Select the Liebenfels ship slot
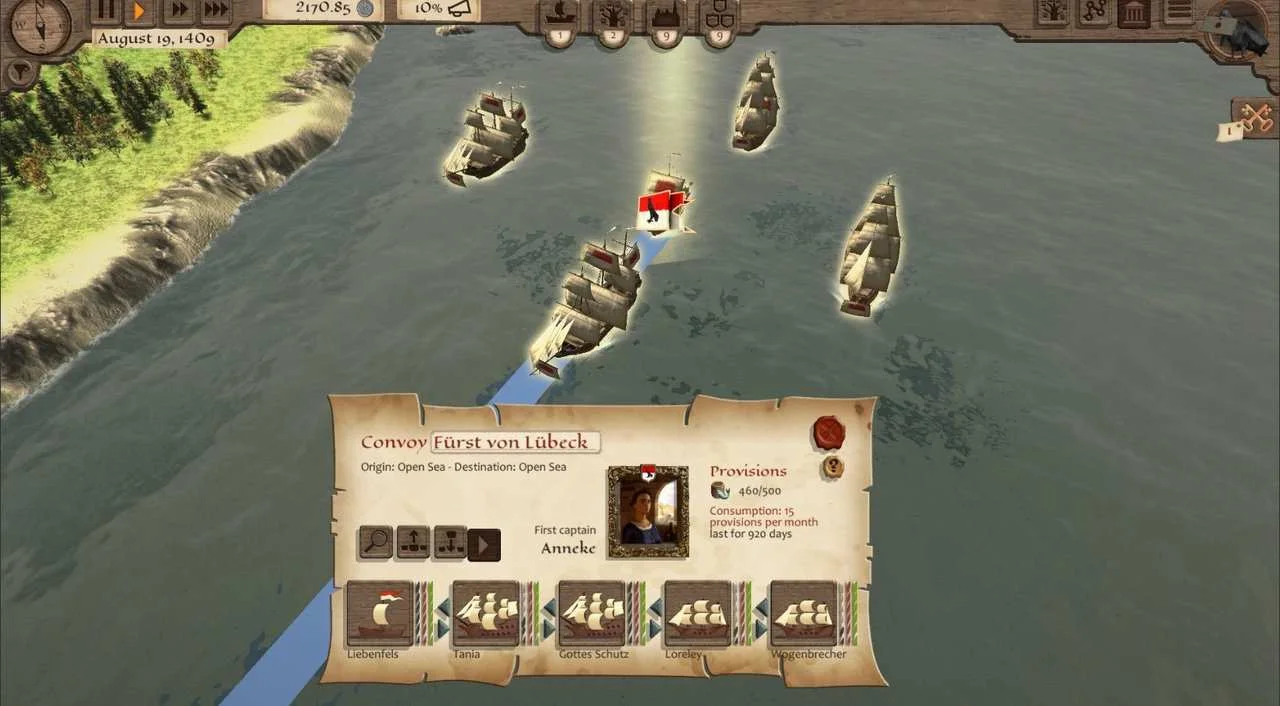 pyautogui.click(x=380, y=614)
